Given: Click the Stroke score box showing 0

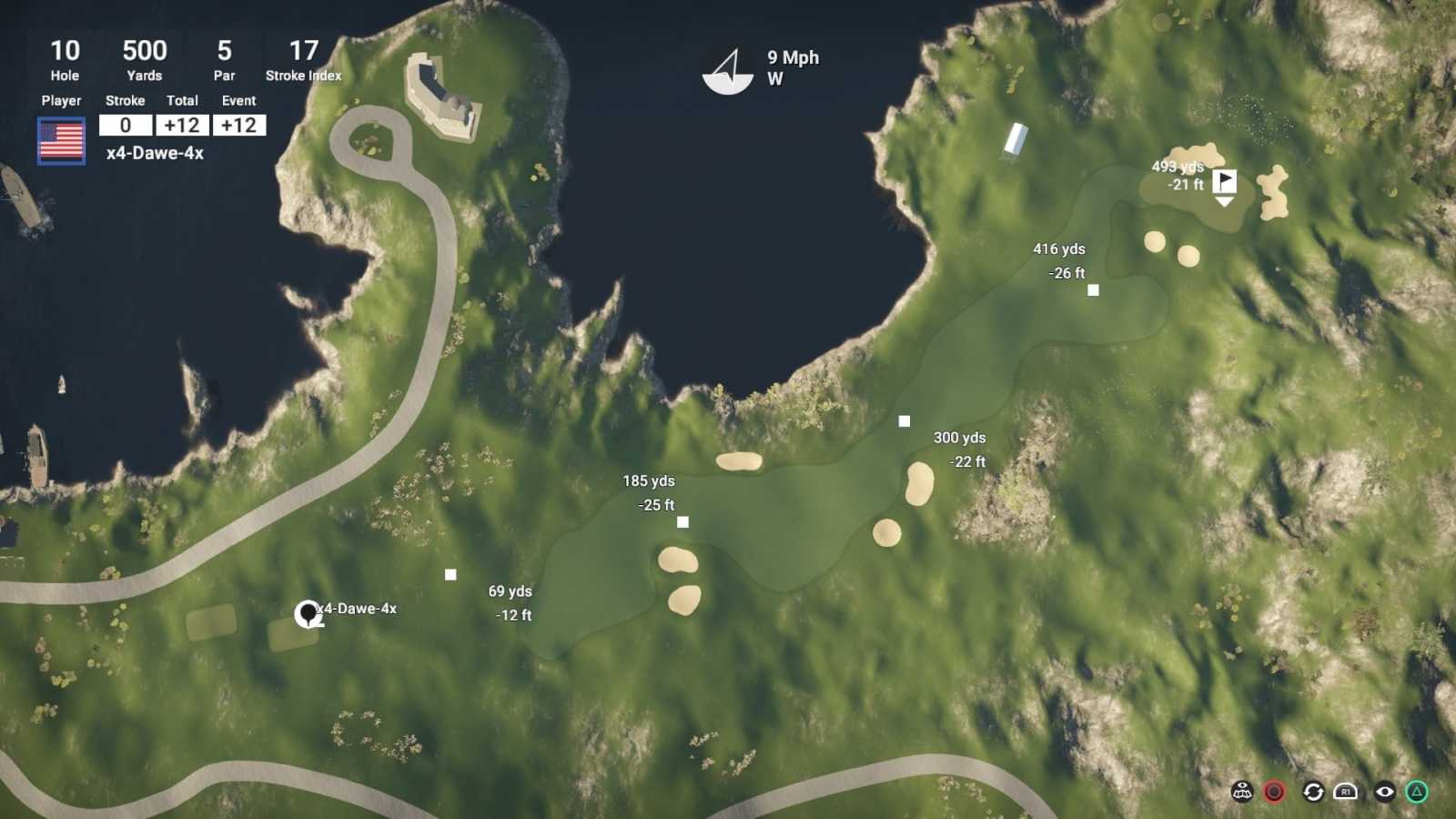Looking at the screenshot, I should pyautogui.click(x=125, y=126).
